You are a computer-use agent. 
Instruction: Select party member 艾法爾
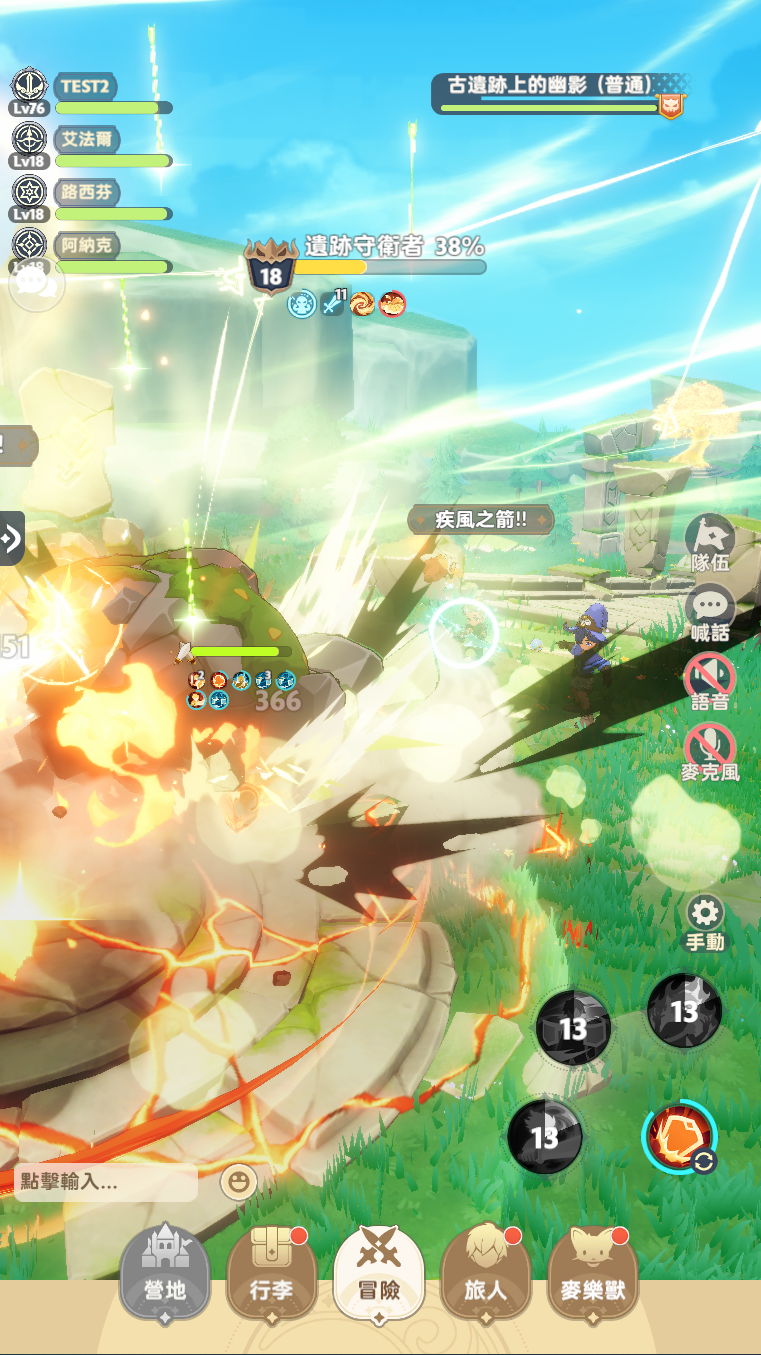90,145
